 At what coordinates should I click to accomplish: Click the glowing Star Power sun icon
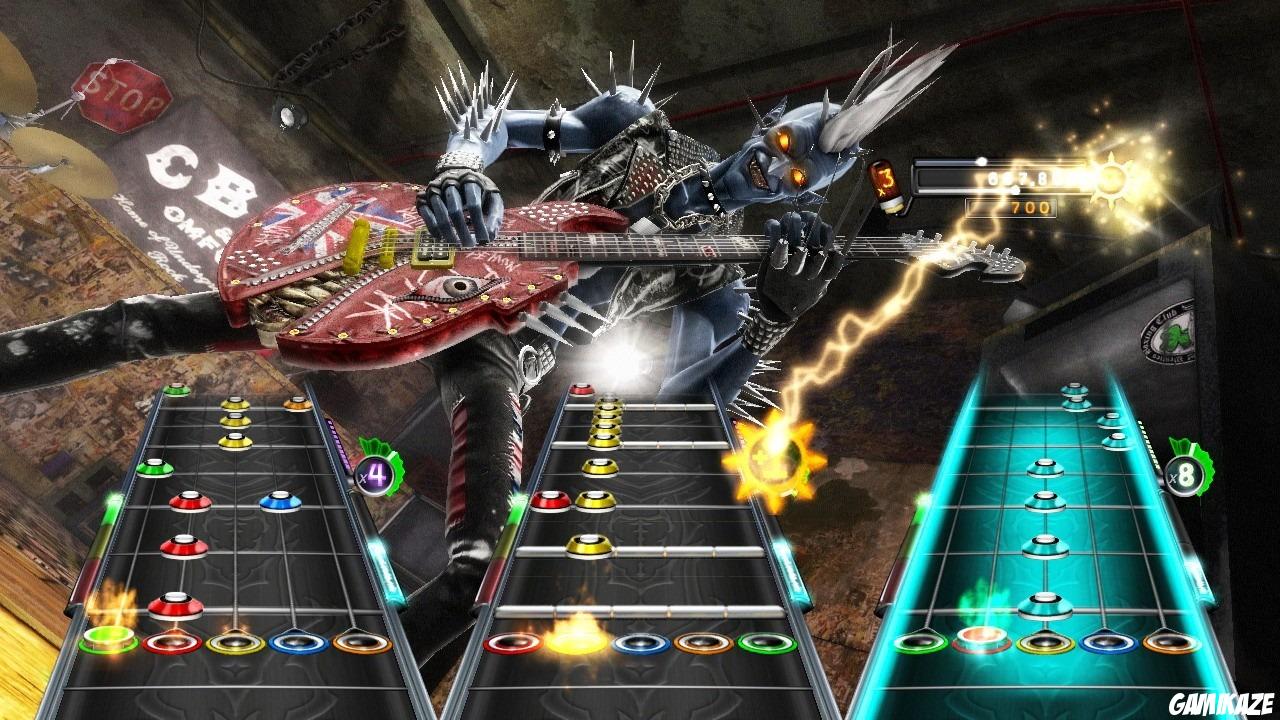coord(1110,181)
